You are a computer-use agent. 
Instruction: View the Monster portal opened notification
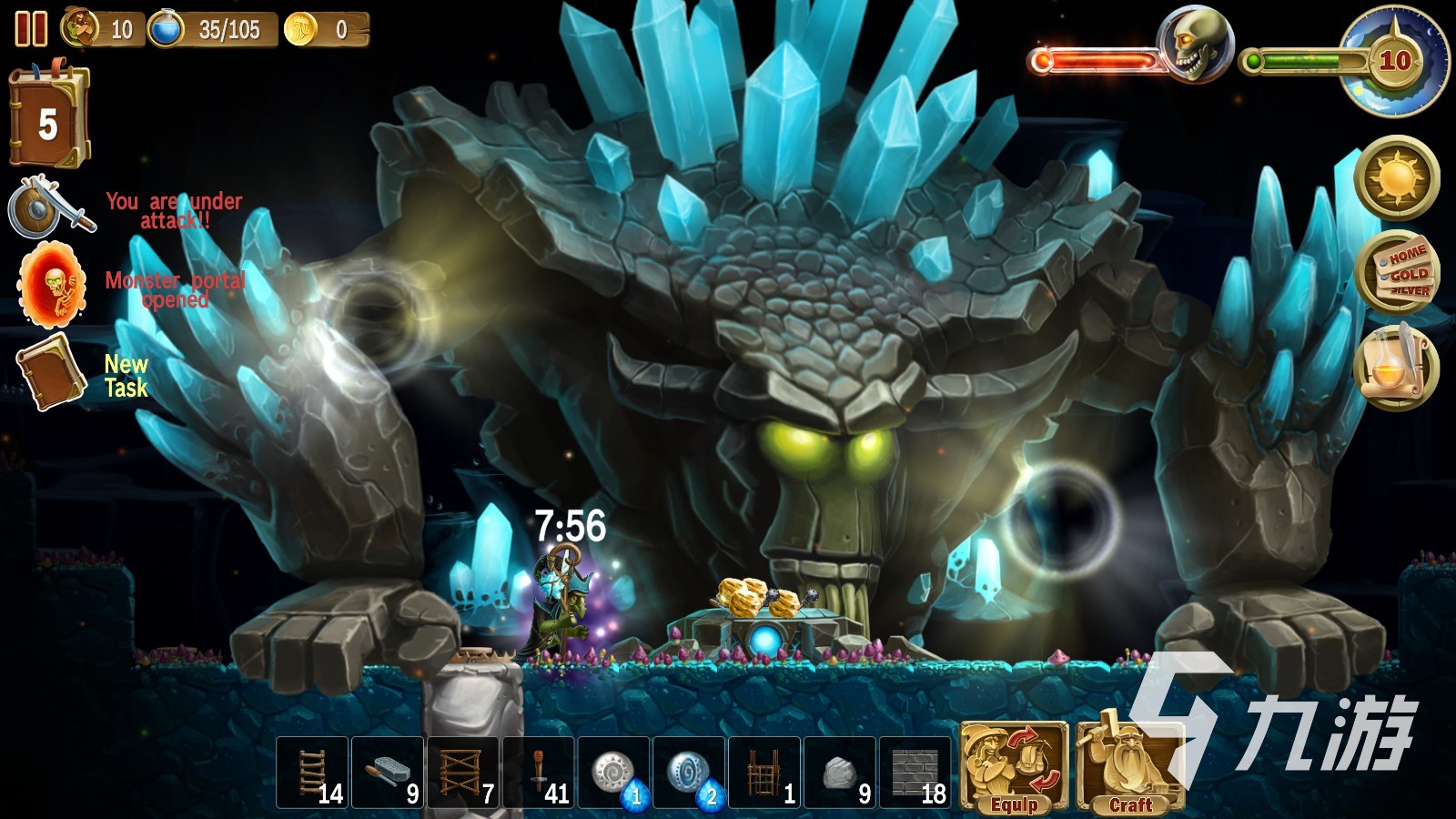click(53, 285)
